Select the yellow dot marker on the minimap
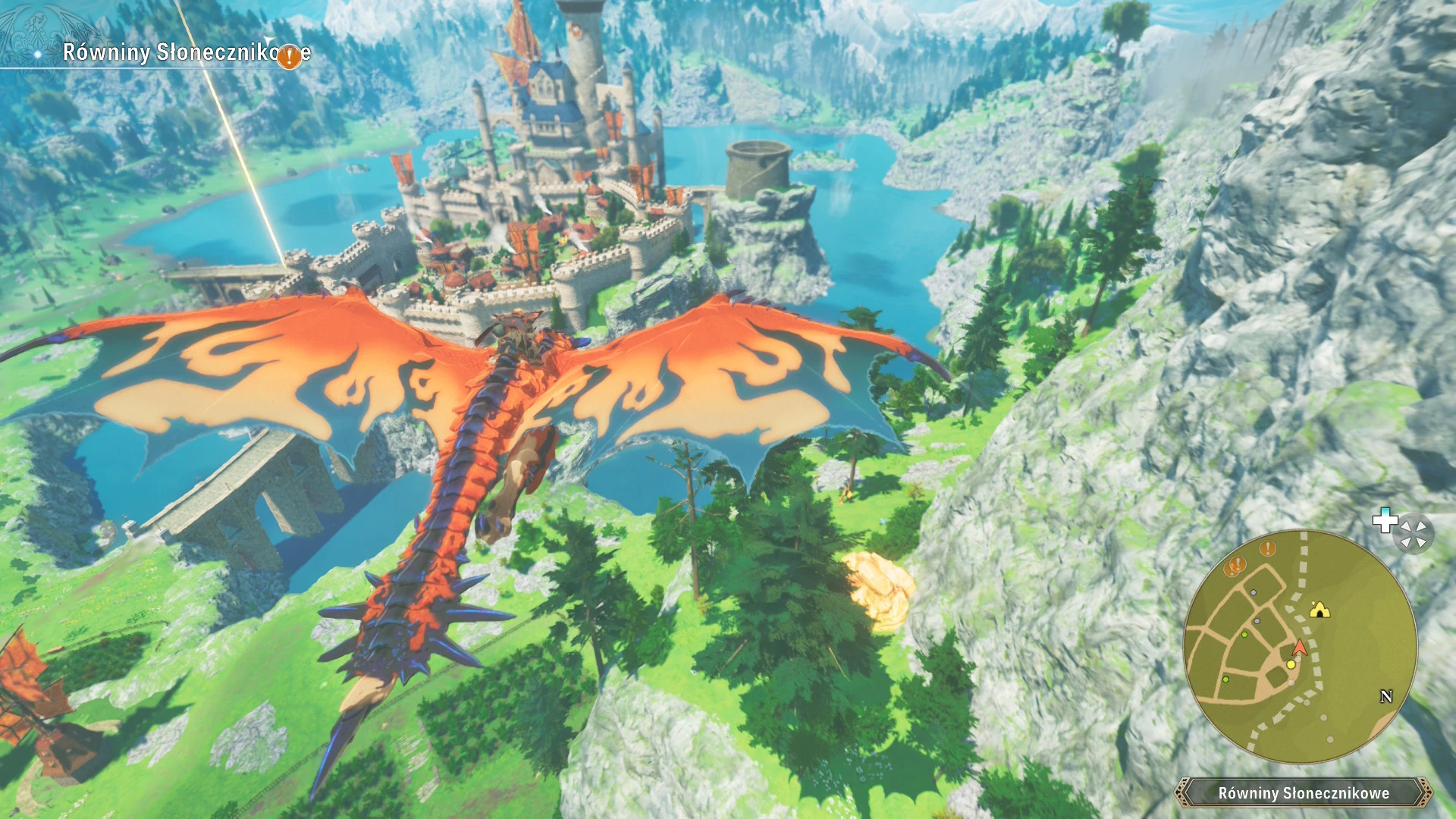 (x=1291, y=665)
